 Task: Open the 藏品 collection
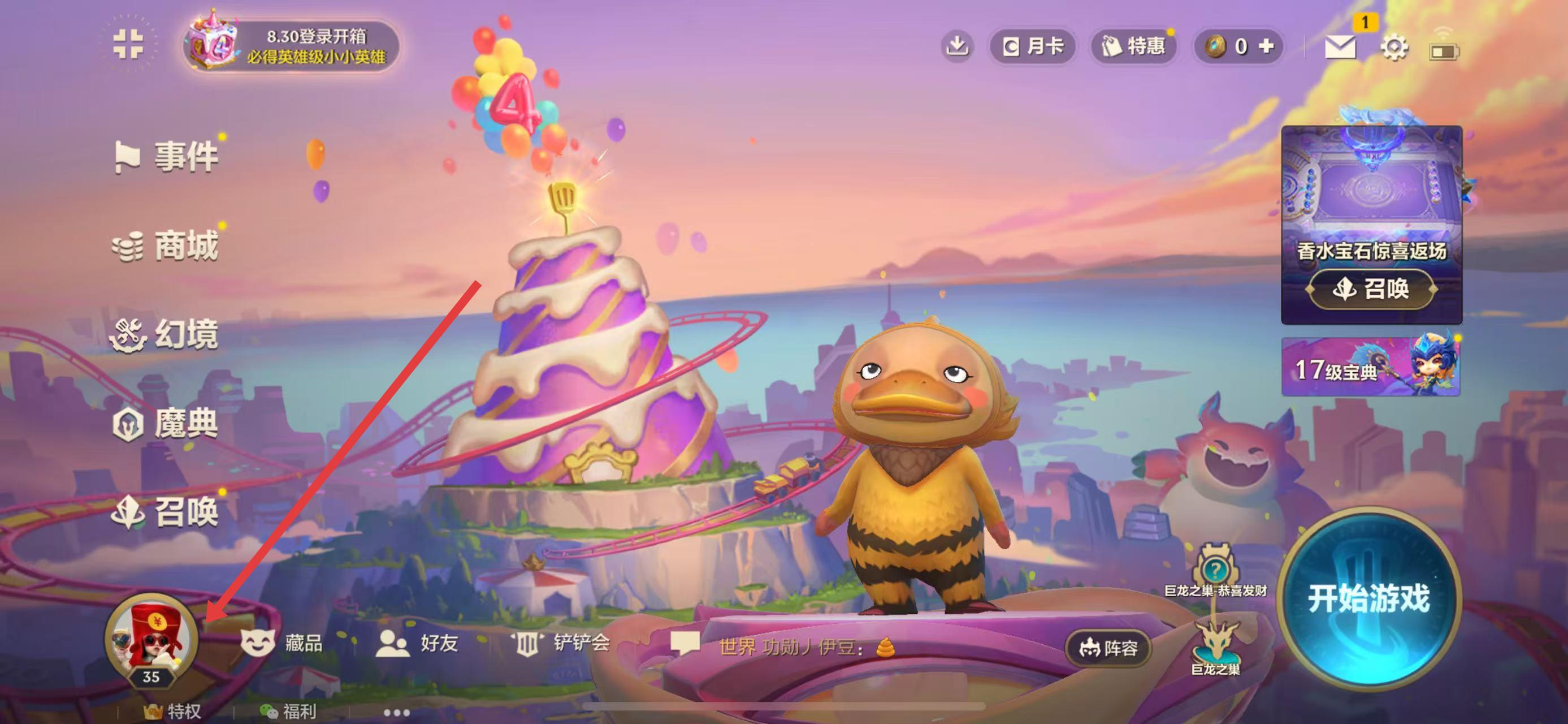(x=282, y=643)
